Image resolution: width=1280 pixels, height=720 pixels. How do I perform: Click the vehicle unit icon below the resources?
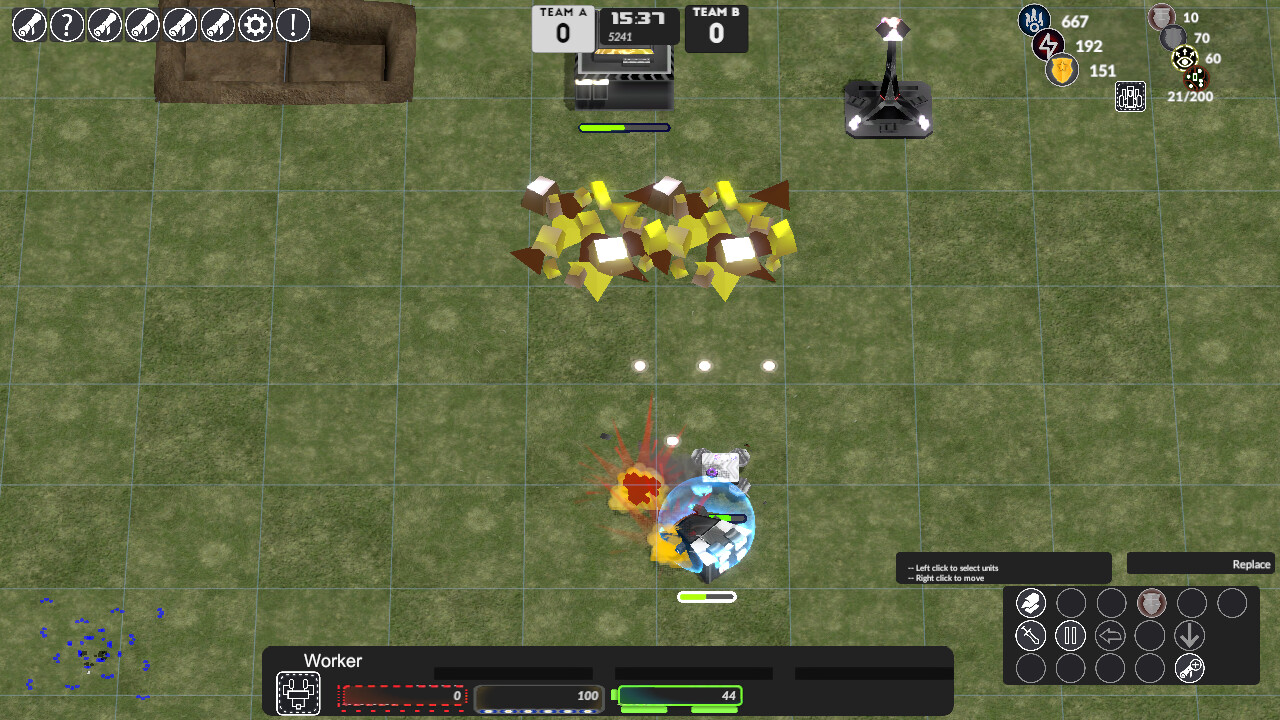pyautogui.click(x=1130, y=96)
